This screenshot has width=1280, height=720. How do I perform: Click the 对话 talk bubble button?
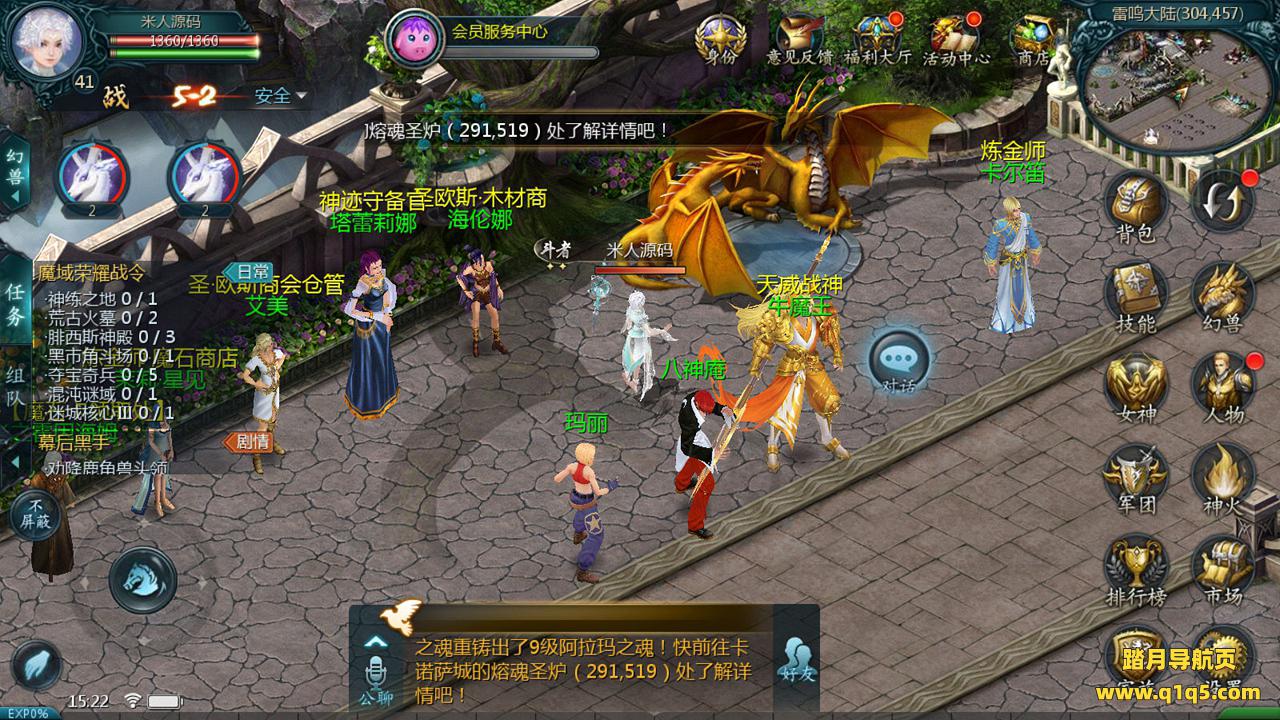coord(898,361)
